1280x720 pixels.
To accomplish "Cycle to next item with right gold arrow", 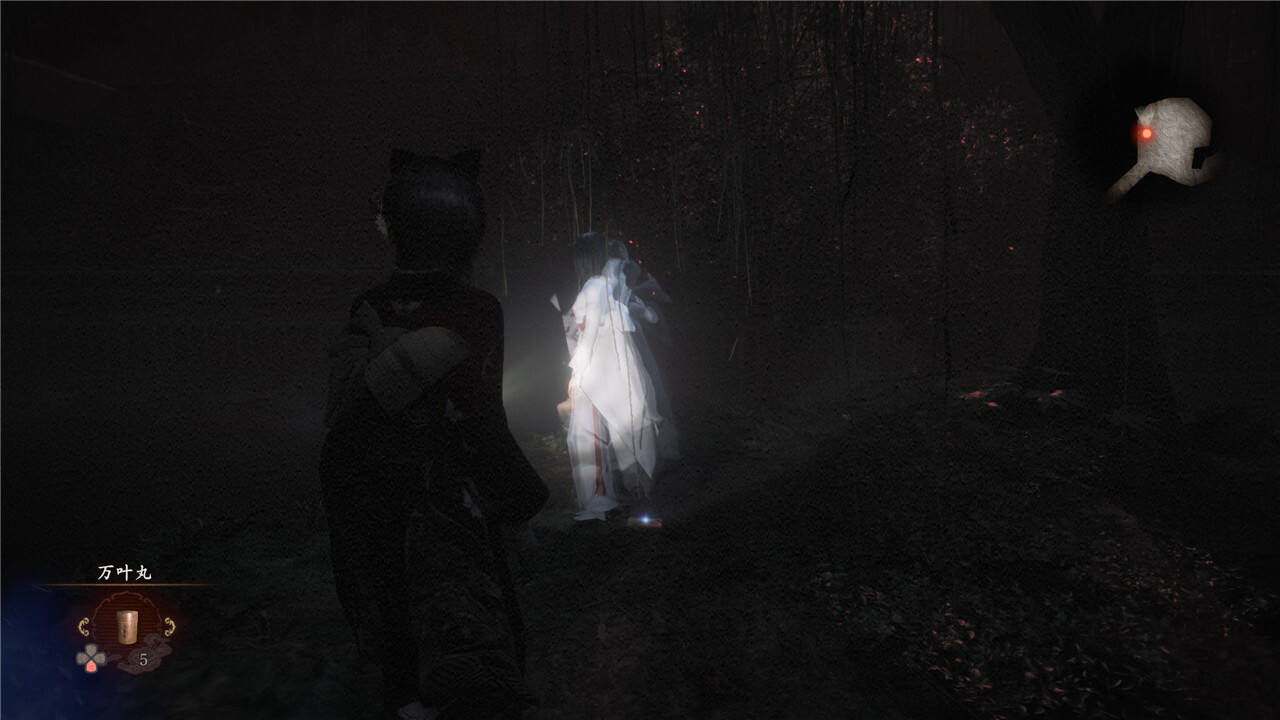I will 170,627.
